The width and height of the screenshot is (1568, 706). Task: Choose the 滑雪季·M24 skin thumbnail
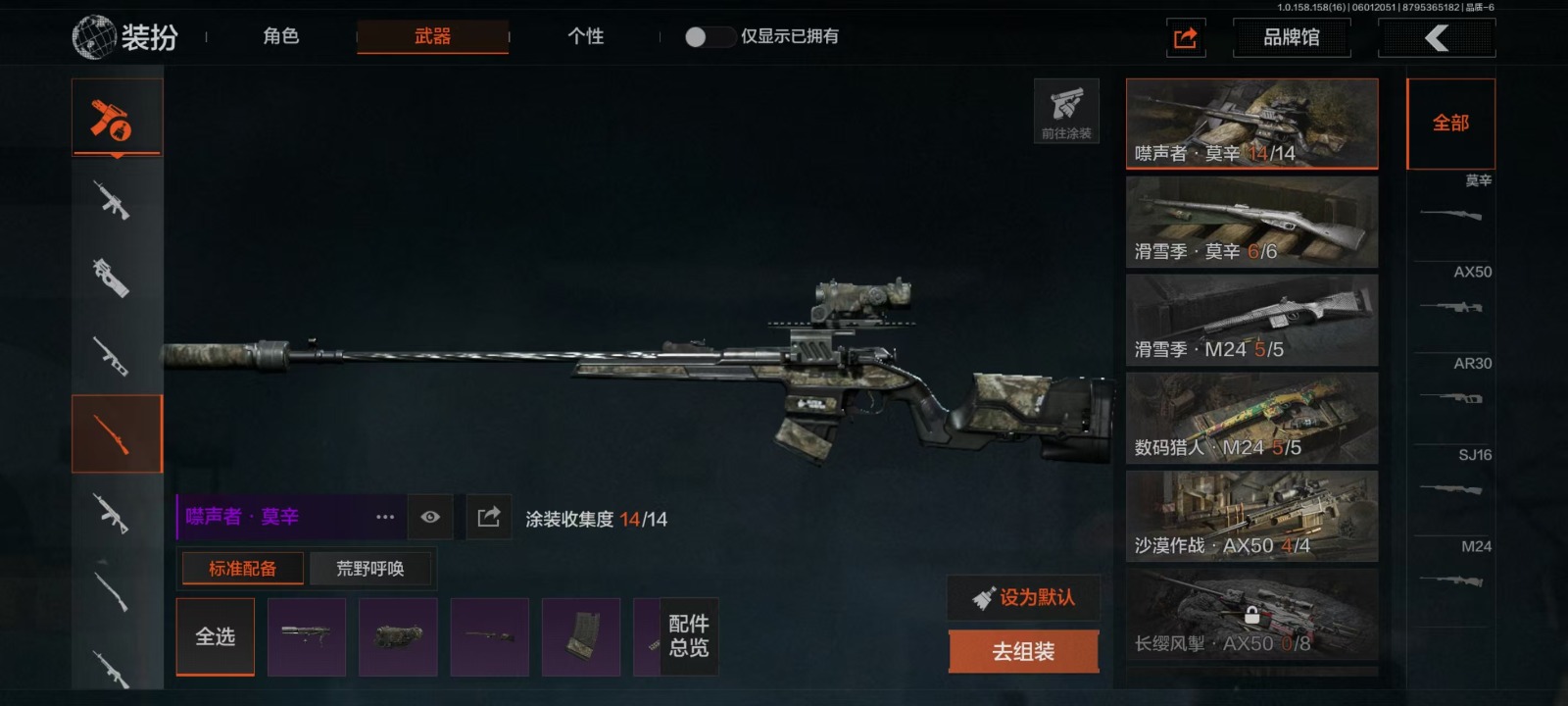pyautogui.click(x=1251, y=320)
